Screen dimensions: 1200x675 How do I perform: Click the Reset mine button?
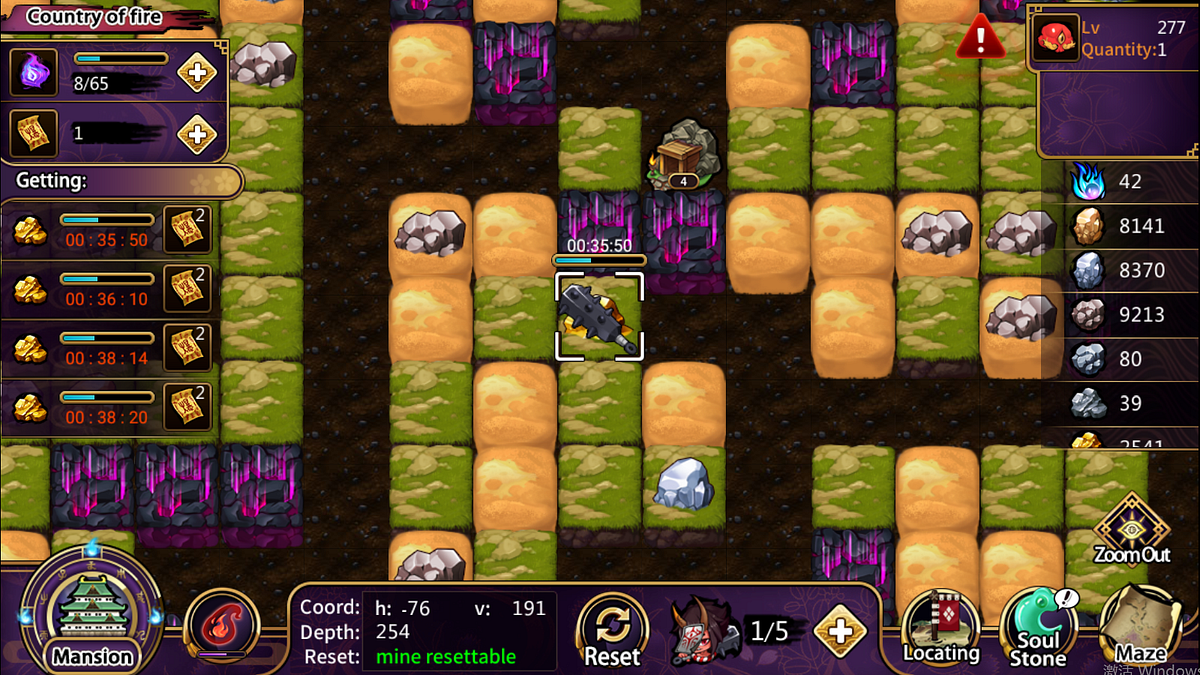(x=611, y=630)
